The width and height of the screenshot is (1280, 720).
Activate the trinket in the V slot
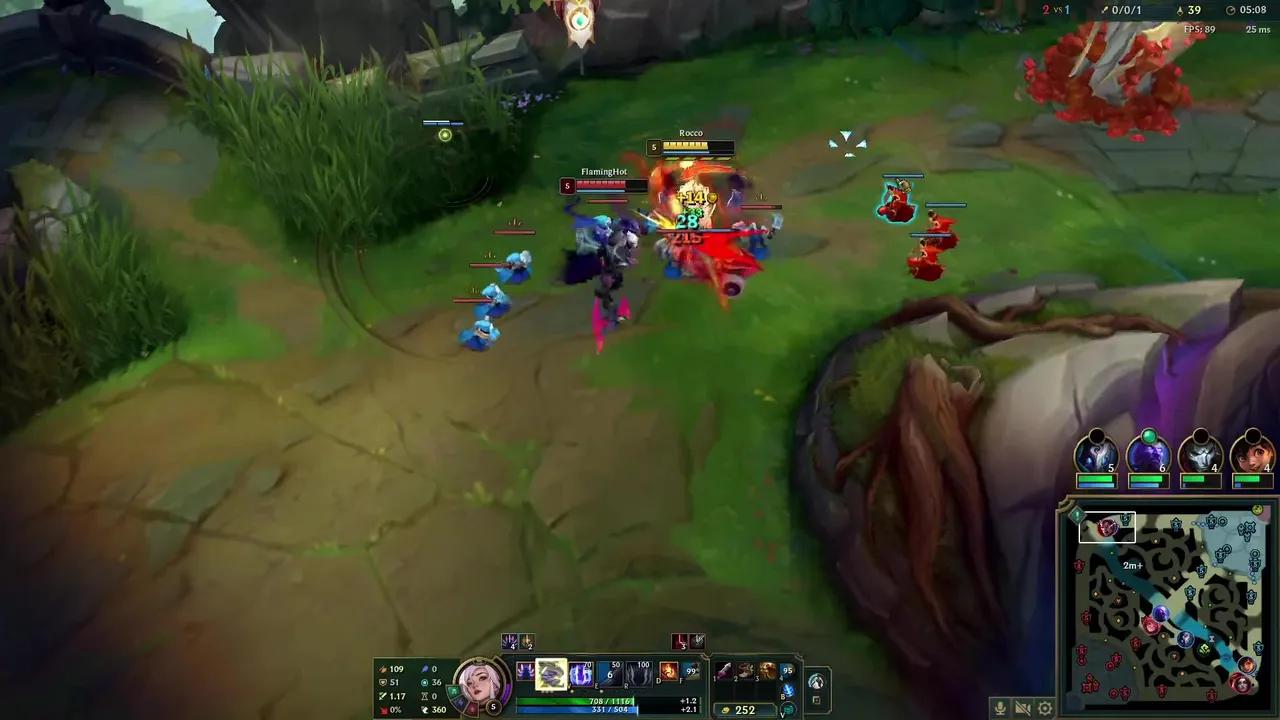point(787,710)
